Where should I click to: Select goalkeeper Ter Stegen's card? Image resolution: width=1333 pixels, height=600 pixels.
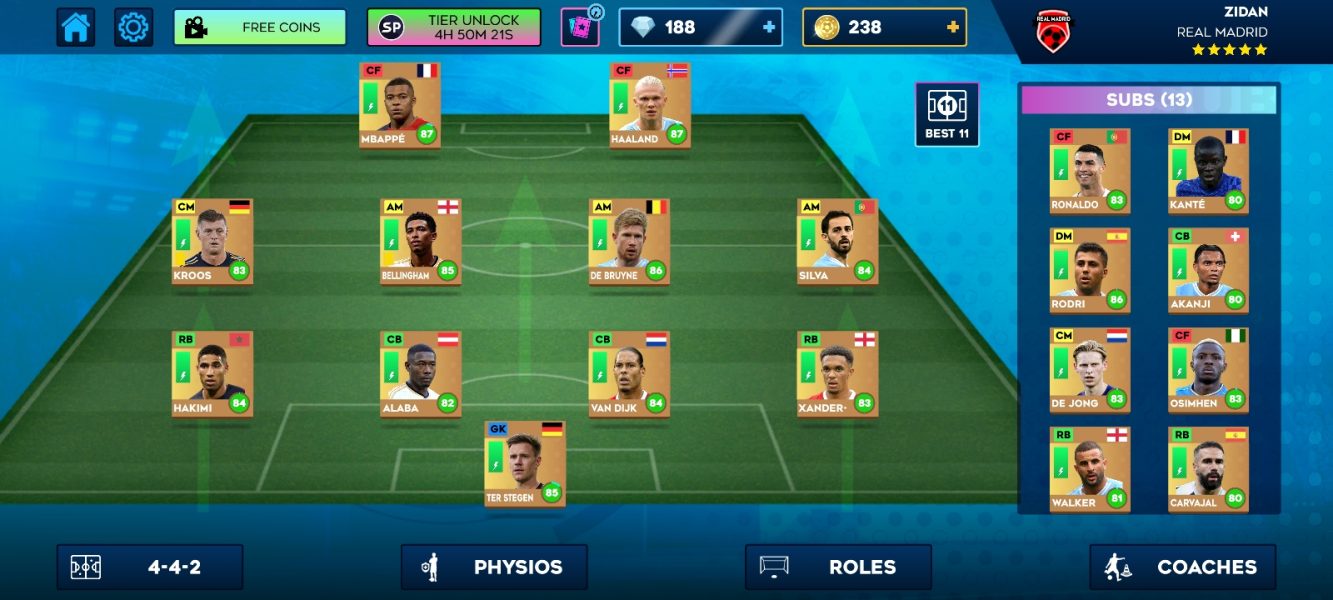(x=525, y=463)
